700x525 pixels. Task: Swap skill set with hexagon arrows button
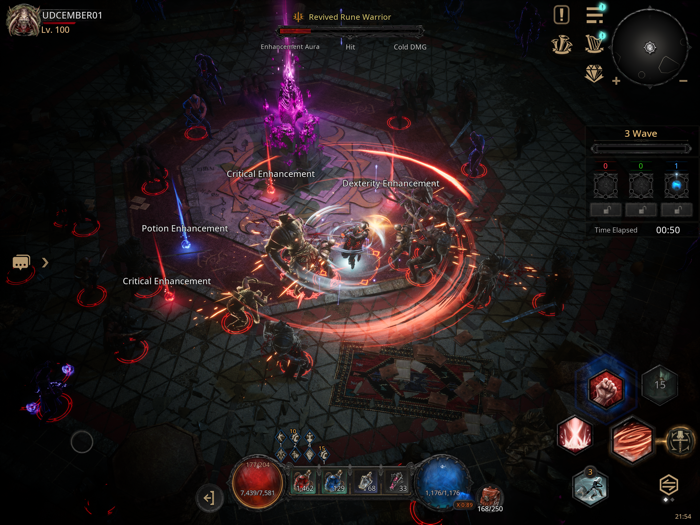[669, 485]
